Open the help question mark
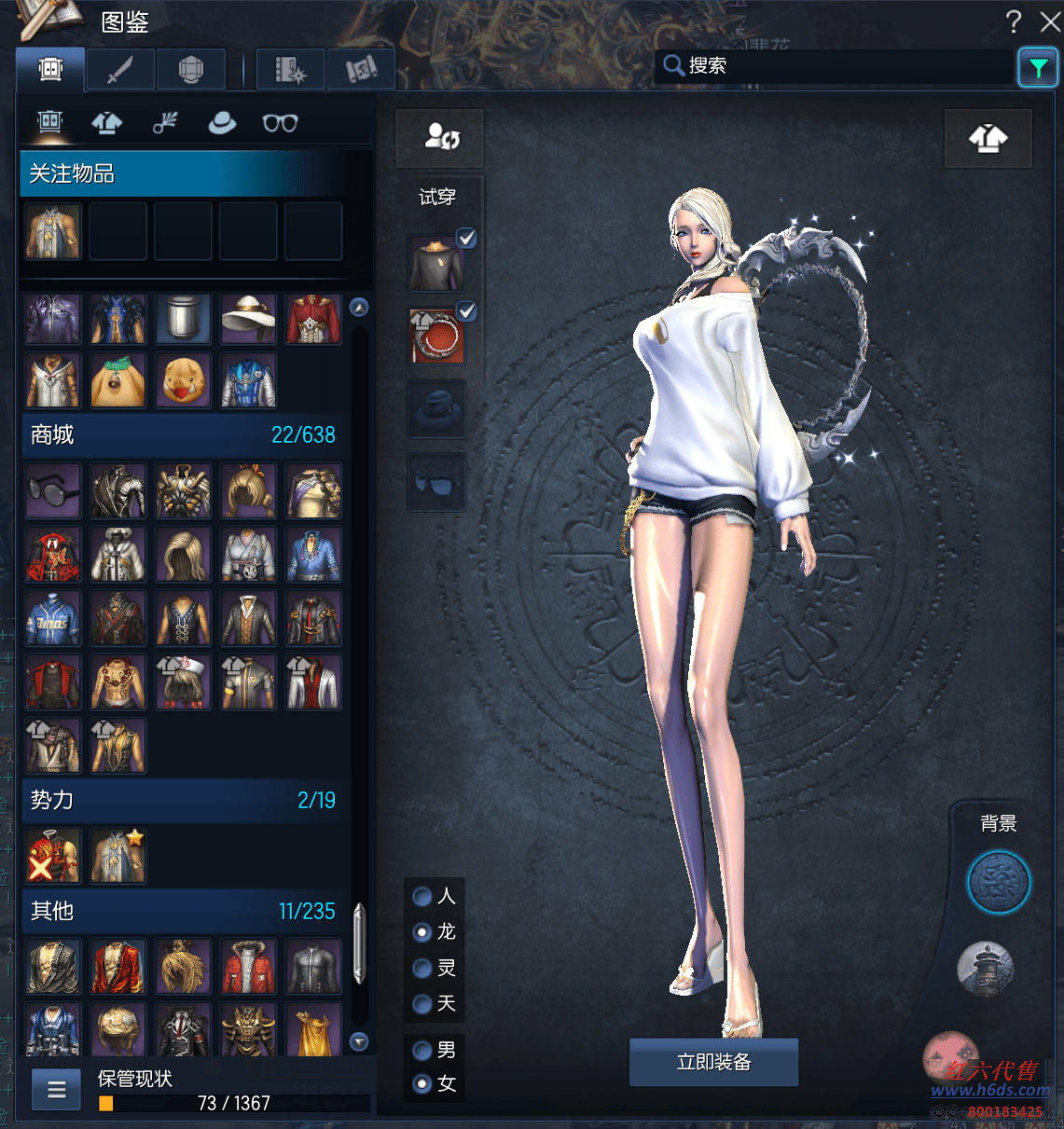1064x1129 pixels. 1014,21
